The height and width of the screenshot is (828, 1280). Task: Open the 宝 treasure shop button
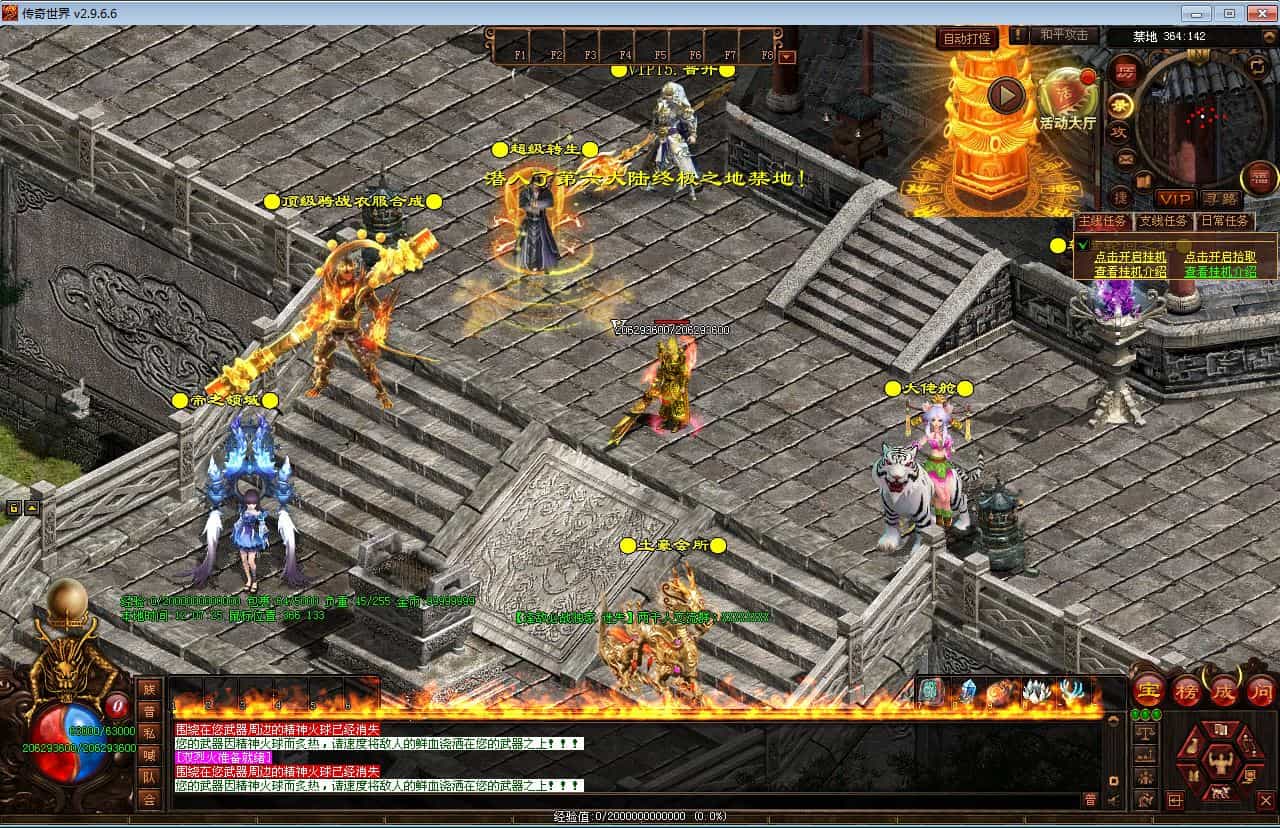tap(1148, 691)
